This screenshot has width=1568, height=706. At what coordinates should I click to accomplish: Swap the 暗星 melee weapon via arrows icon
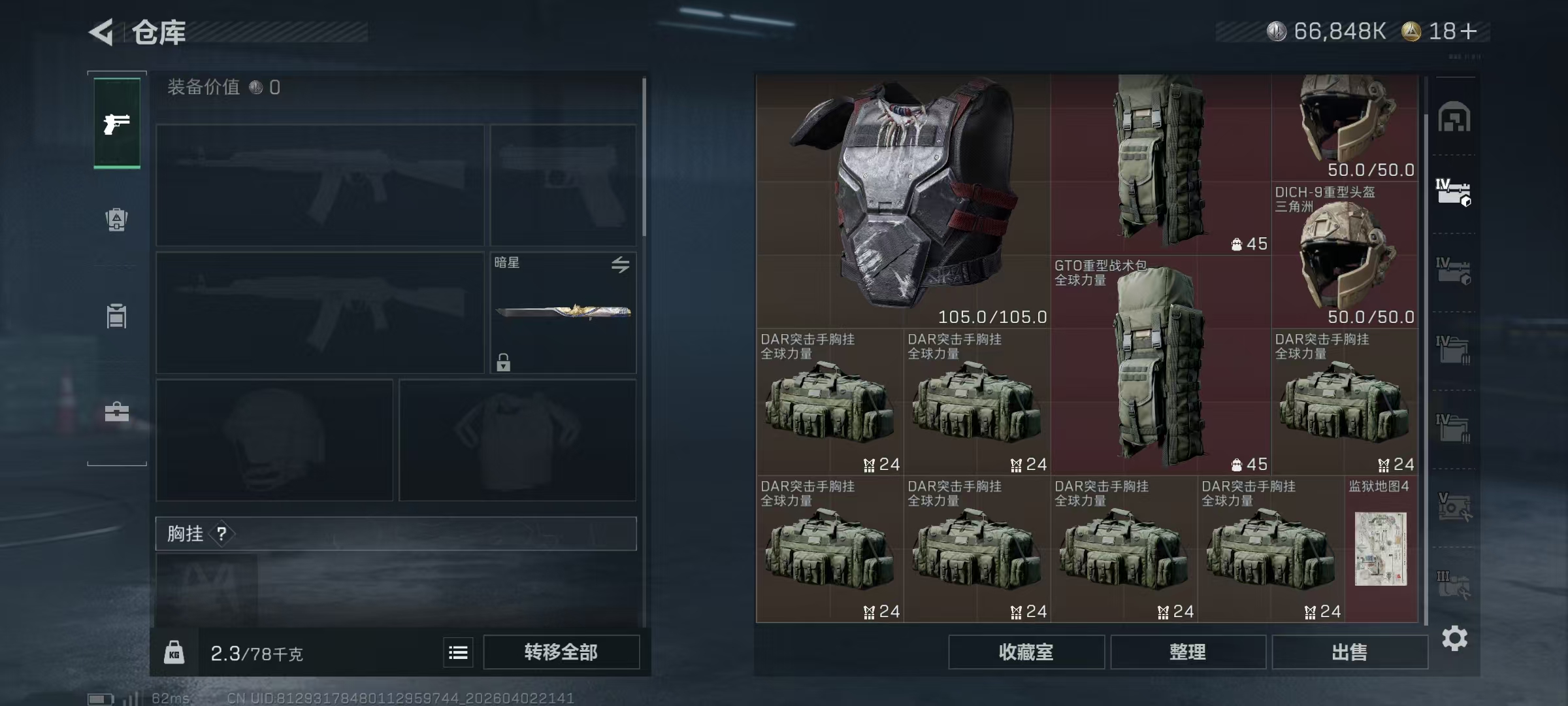point(620,264)
